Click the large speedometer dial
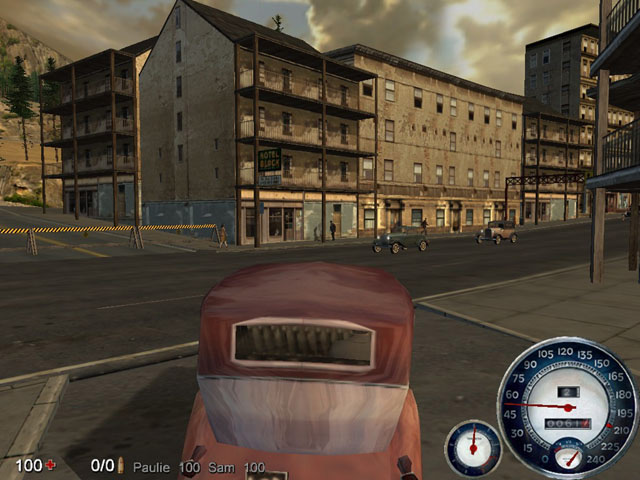 (x=567, y=407)
